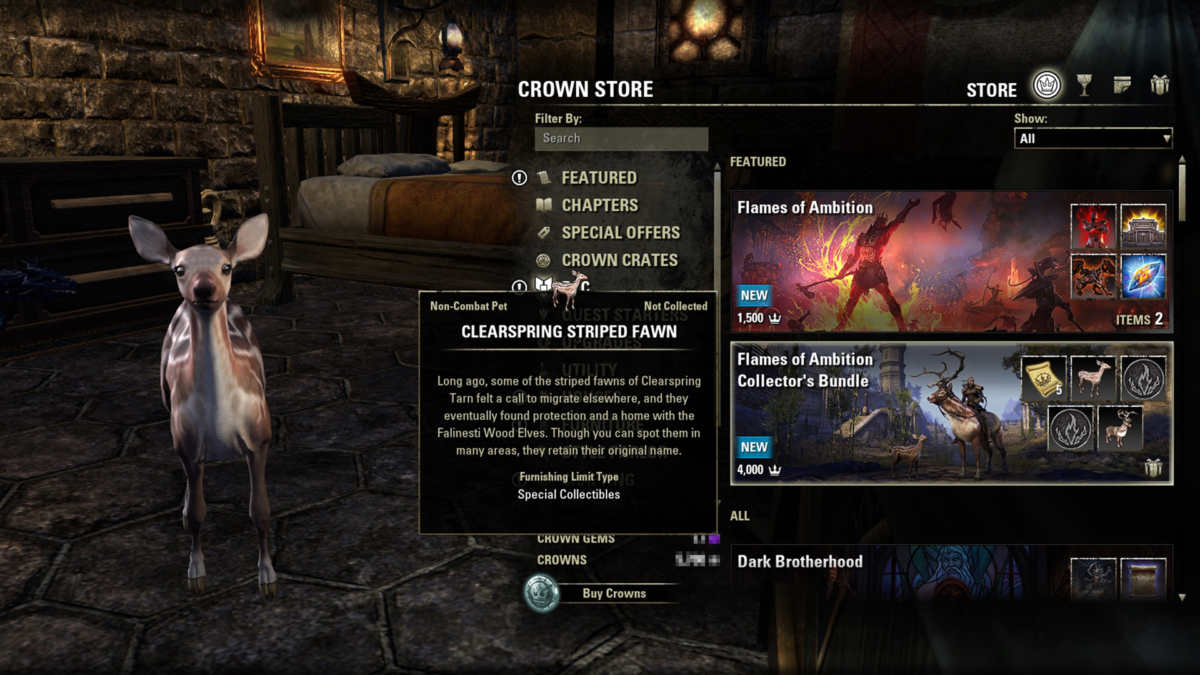Browse the Special Offers category
The width and height of the screenshot is (1200, 675).
(x=620, y=232)
